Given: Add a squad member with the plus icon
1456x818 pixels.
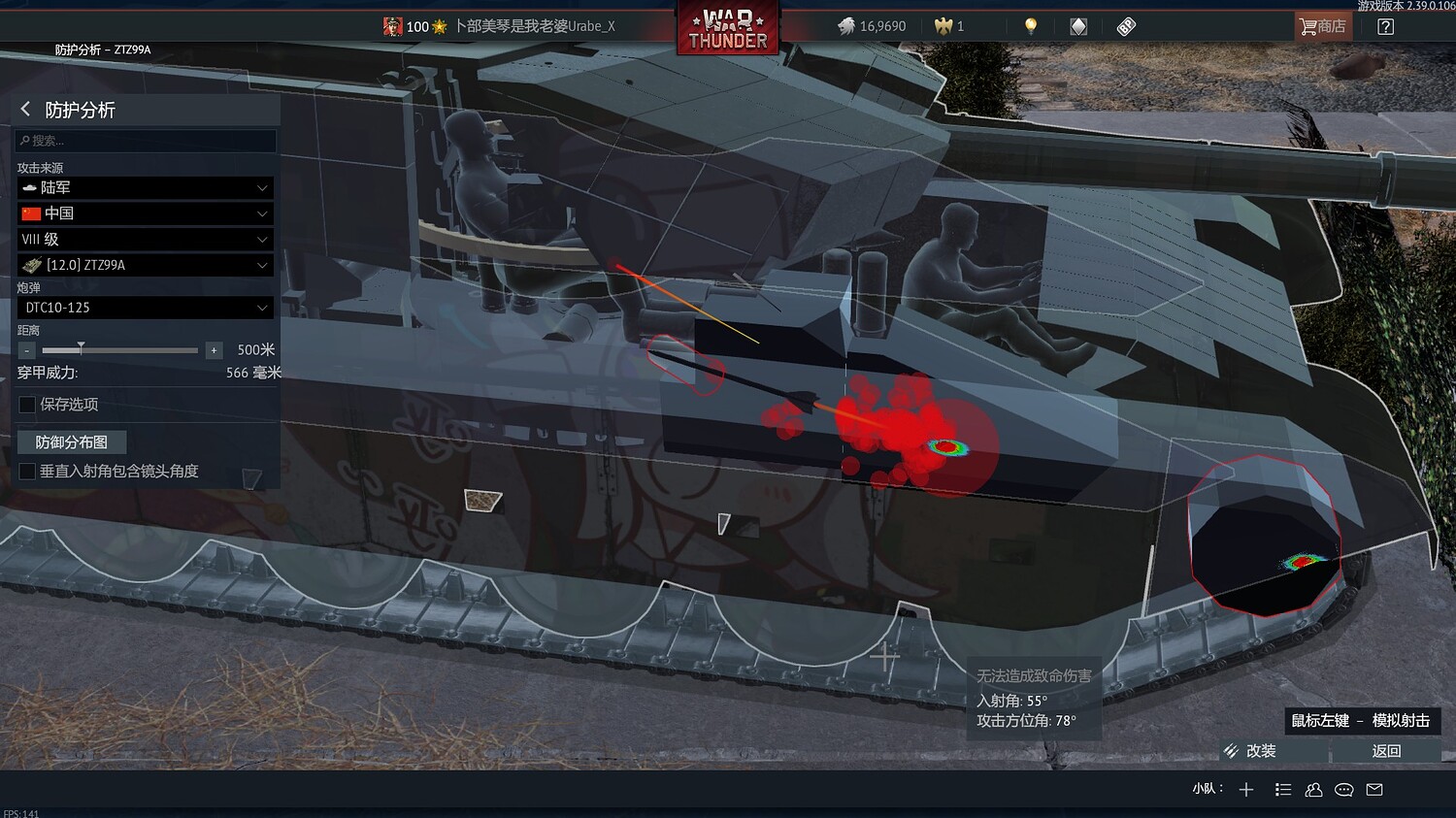Looking at the screenshot, I should pyautogui.click(x=1246, y=789).
